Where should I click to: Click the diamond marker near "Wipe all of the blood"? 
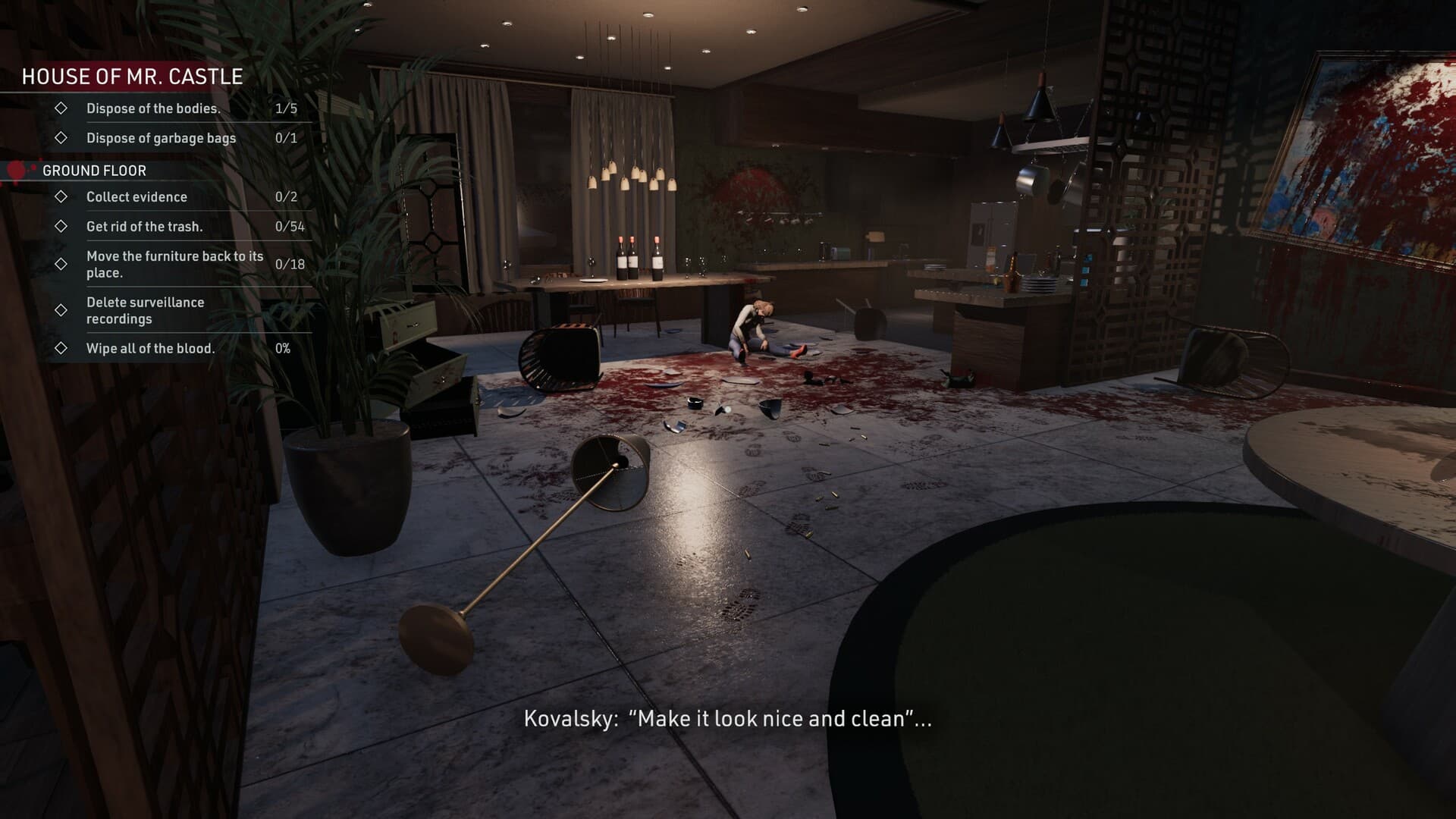click(61, 349)
